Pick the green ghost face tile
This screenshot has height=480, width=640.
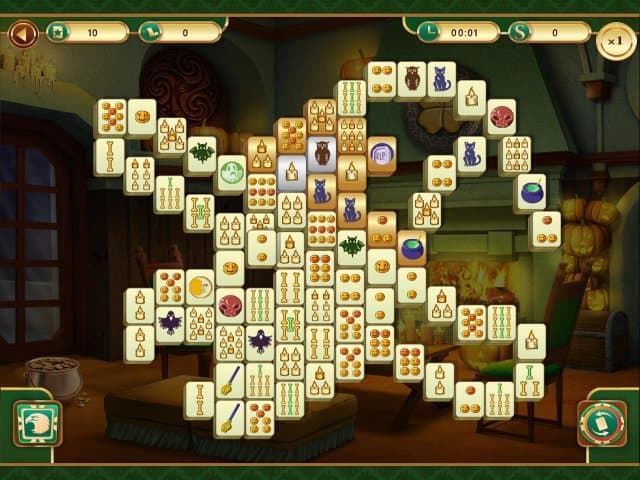(x=232, y=170)
